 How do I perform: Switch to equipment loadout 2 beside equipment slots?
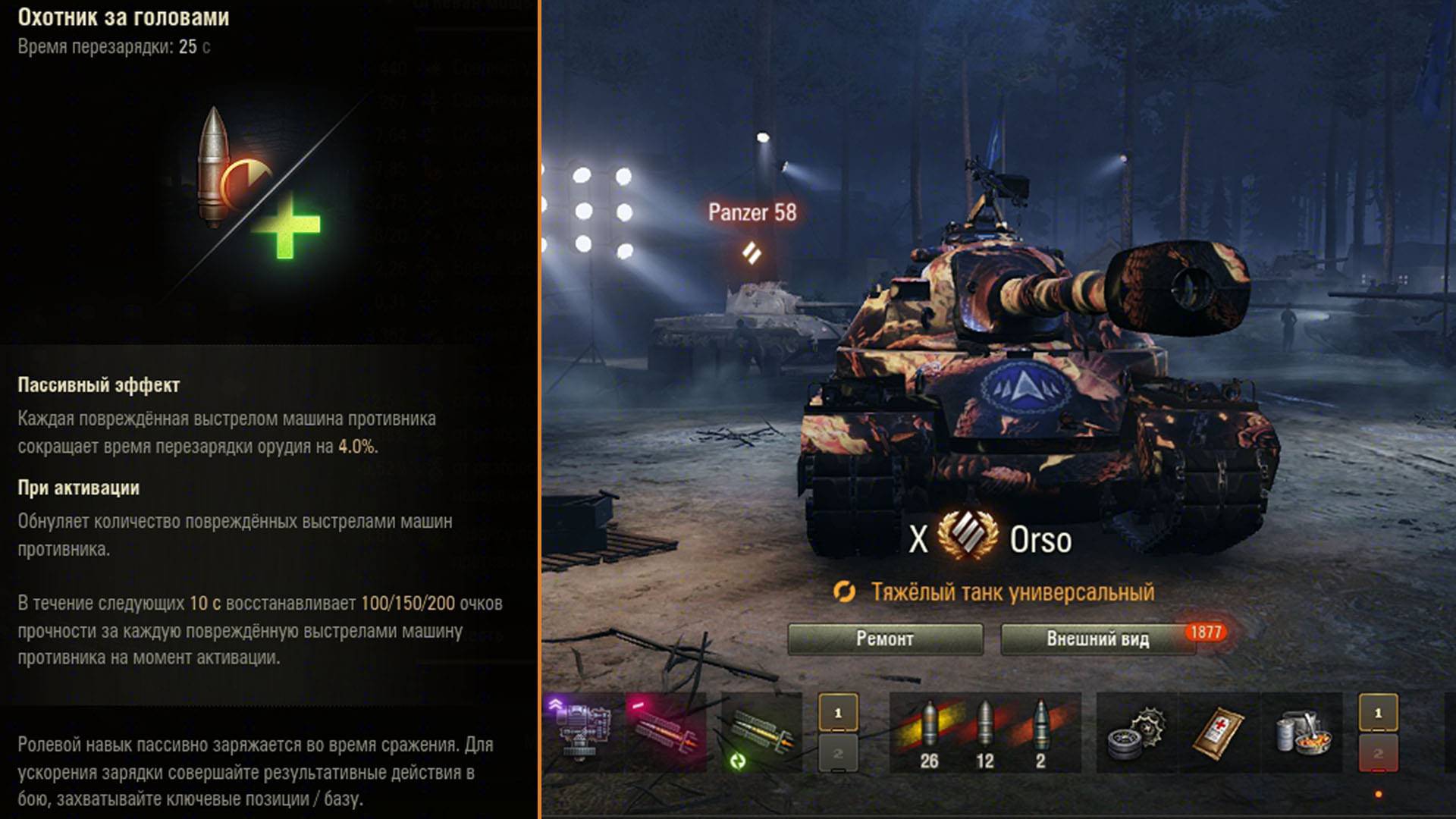click(838, 753)
